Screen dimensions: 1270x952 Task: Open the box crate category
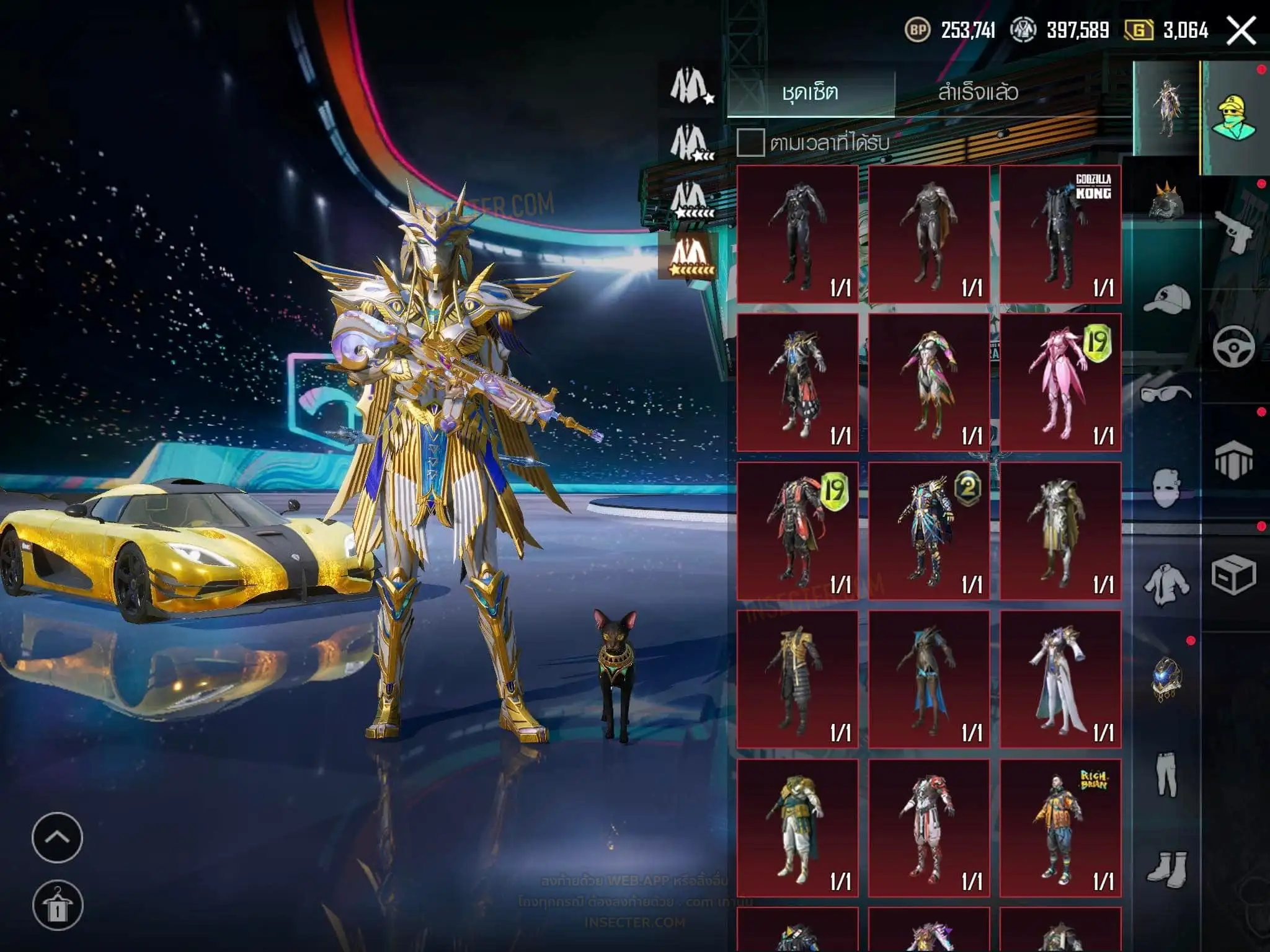click(x=1234, y=576)
